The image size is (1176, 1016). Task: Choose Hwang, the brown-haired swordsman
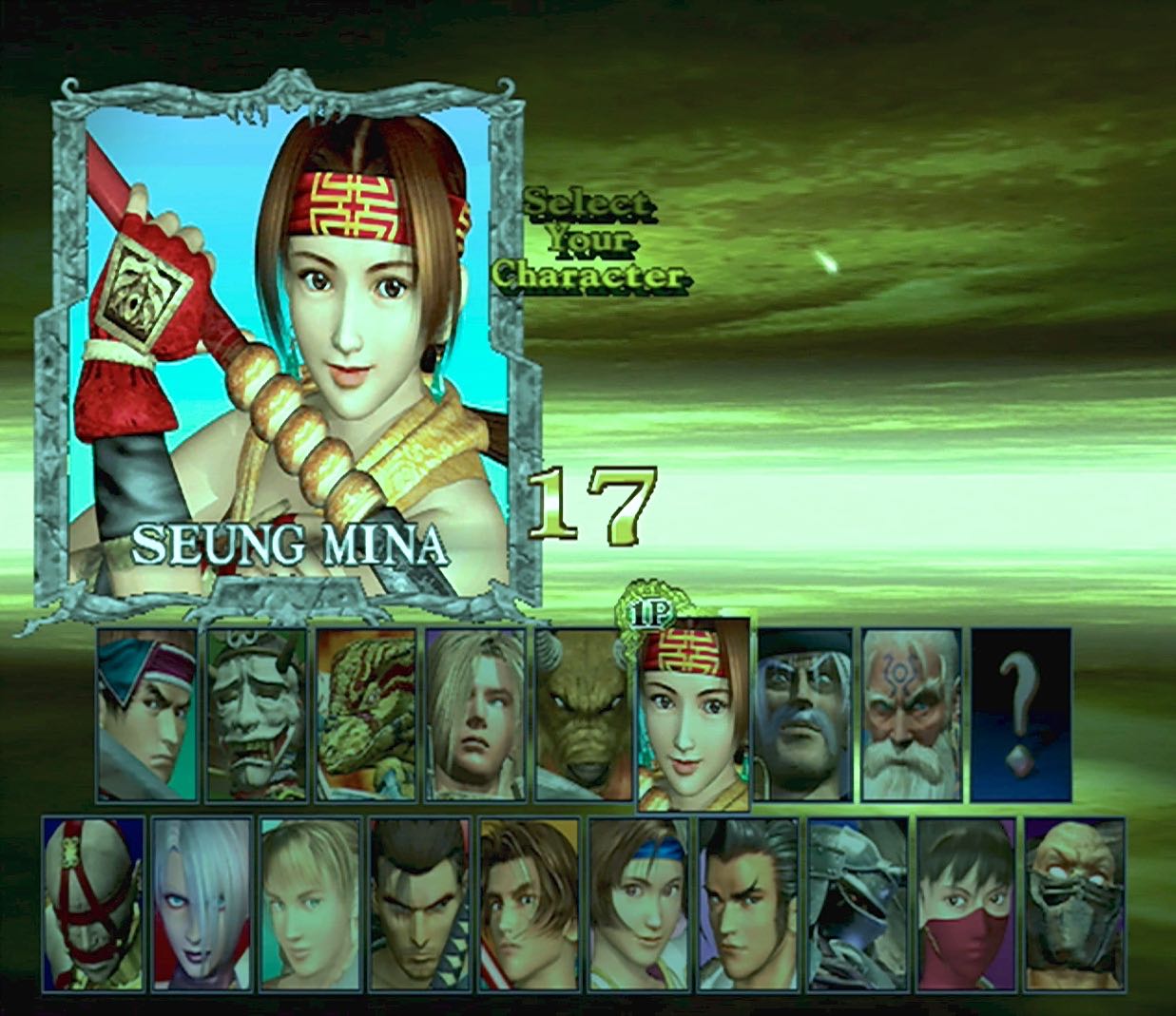pyautogui.click(x=530, y=903)
